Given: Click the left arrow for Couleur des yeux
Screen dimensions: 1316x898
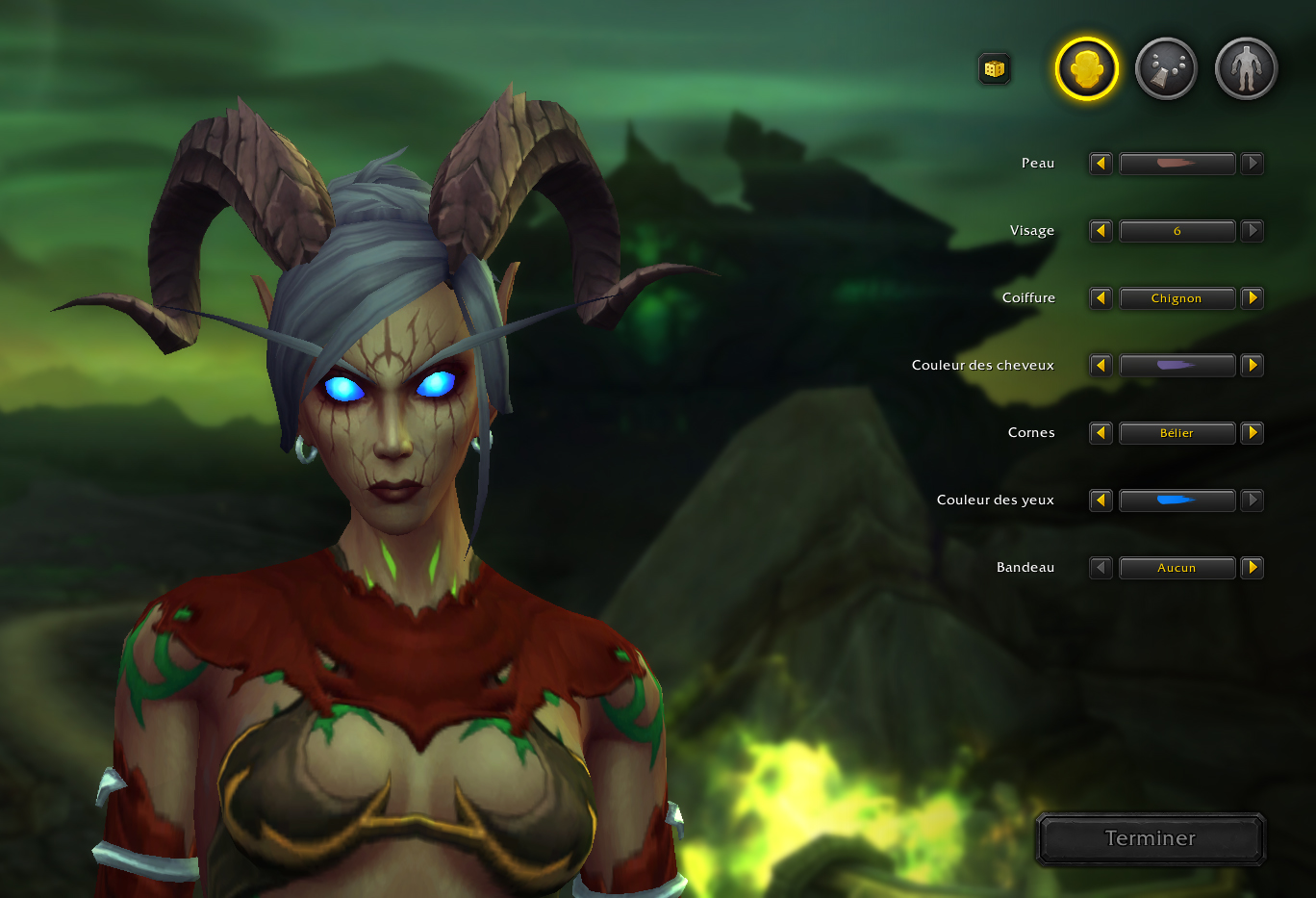Looking at the screenshot, I should 1101,500.
